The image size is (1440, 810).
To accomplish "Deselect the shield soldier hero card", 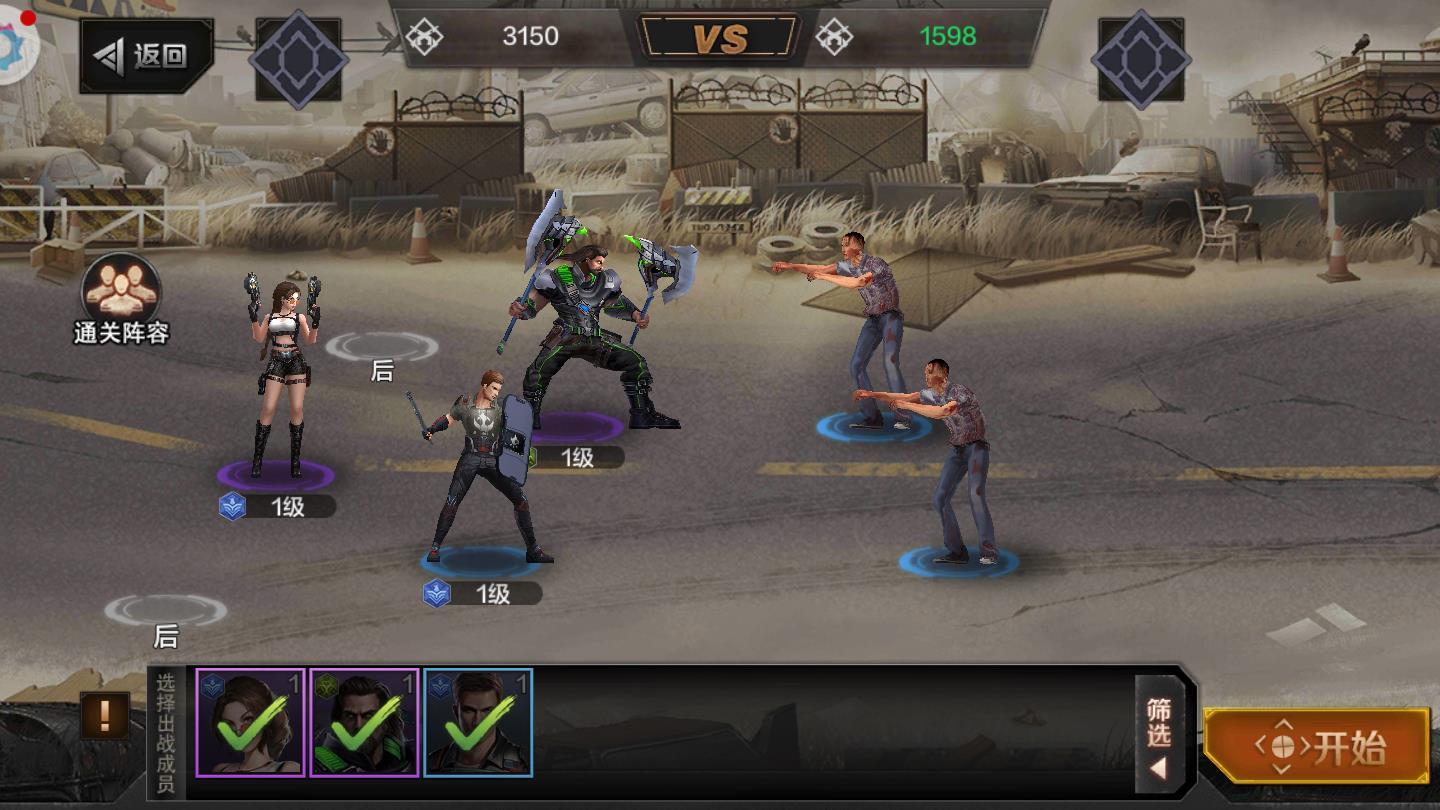I will 478,723.
